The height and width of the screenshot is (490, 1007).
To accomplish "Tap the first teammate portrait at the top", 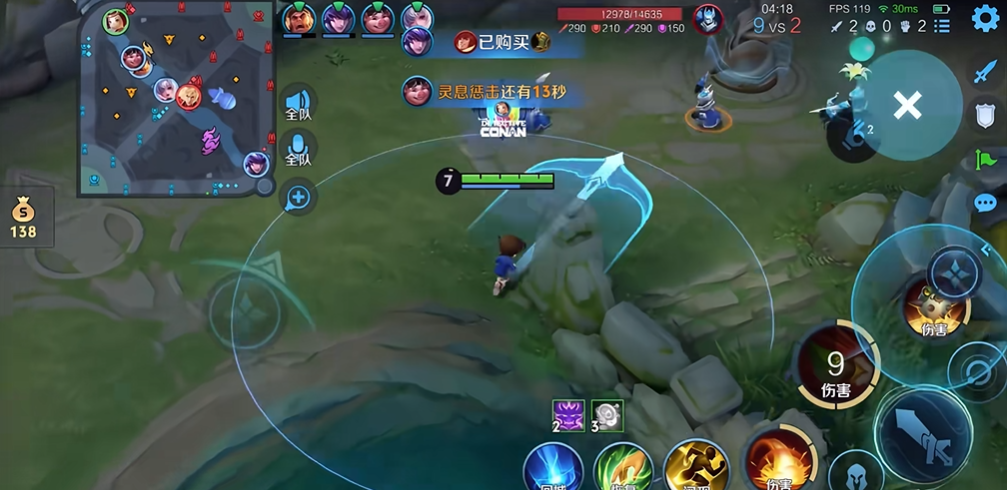I will (298, 19).
